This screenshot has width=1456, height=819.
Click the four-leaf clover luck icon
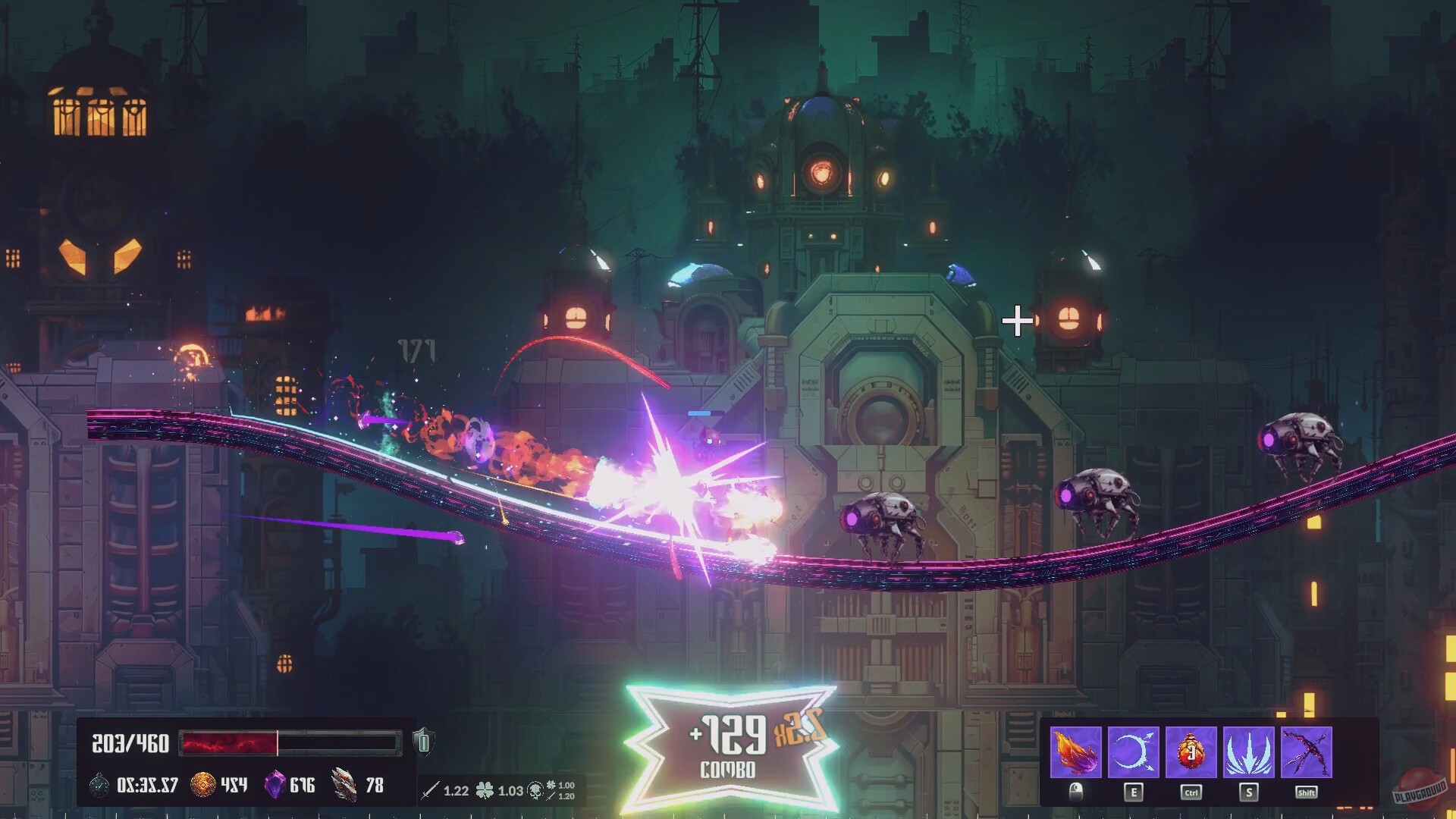click(484, 791)
